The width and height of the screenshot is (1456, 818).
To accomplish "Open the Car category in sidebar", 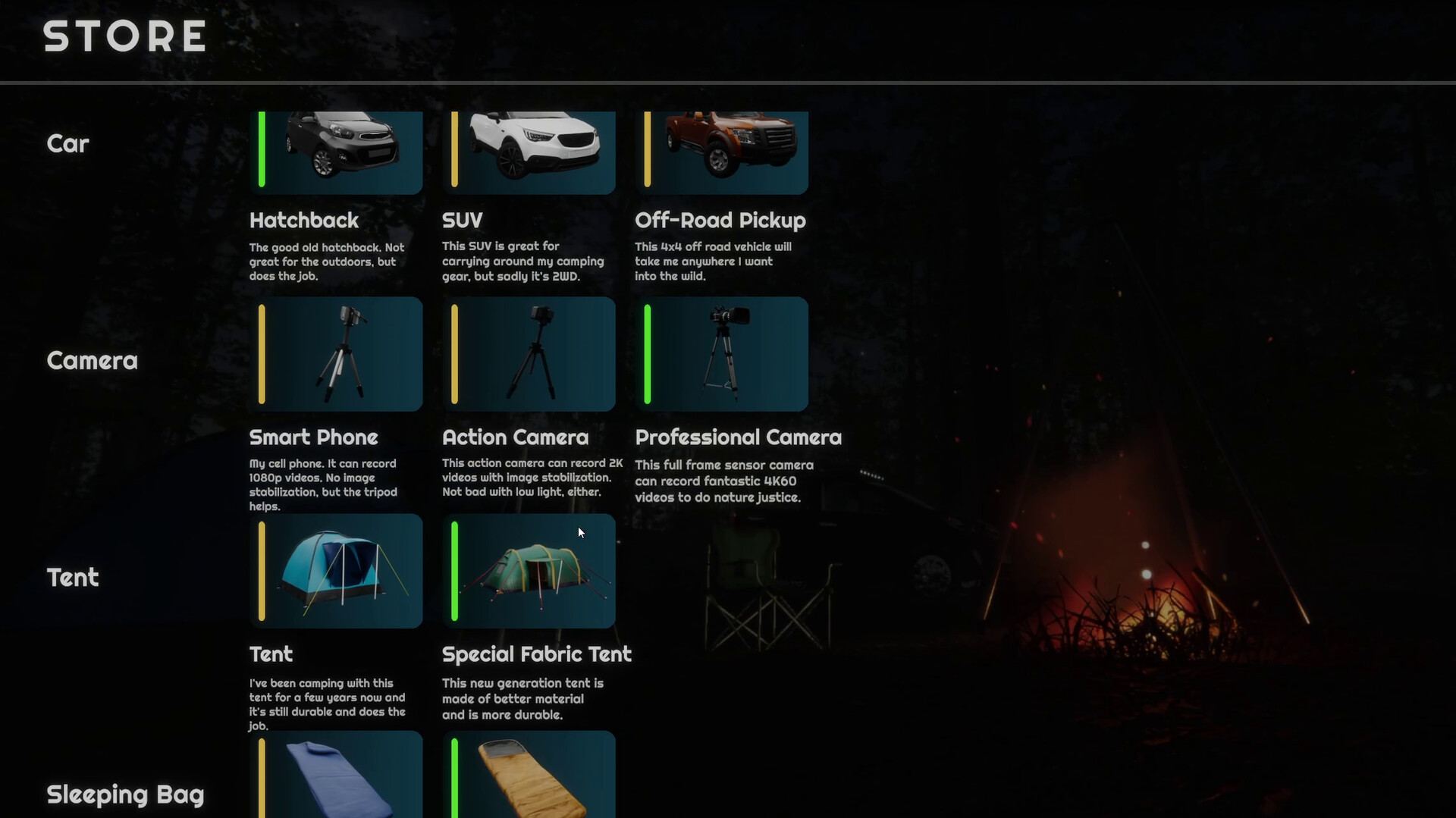I will (67, 143).
